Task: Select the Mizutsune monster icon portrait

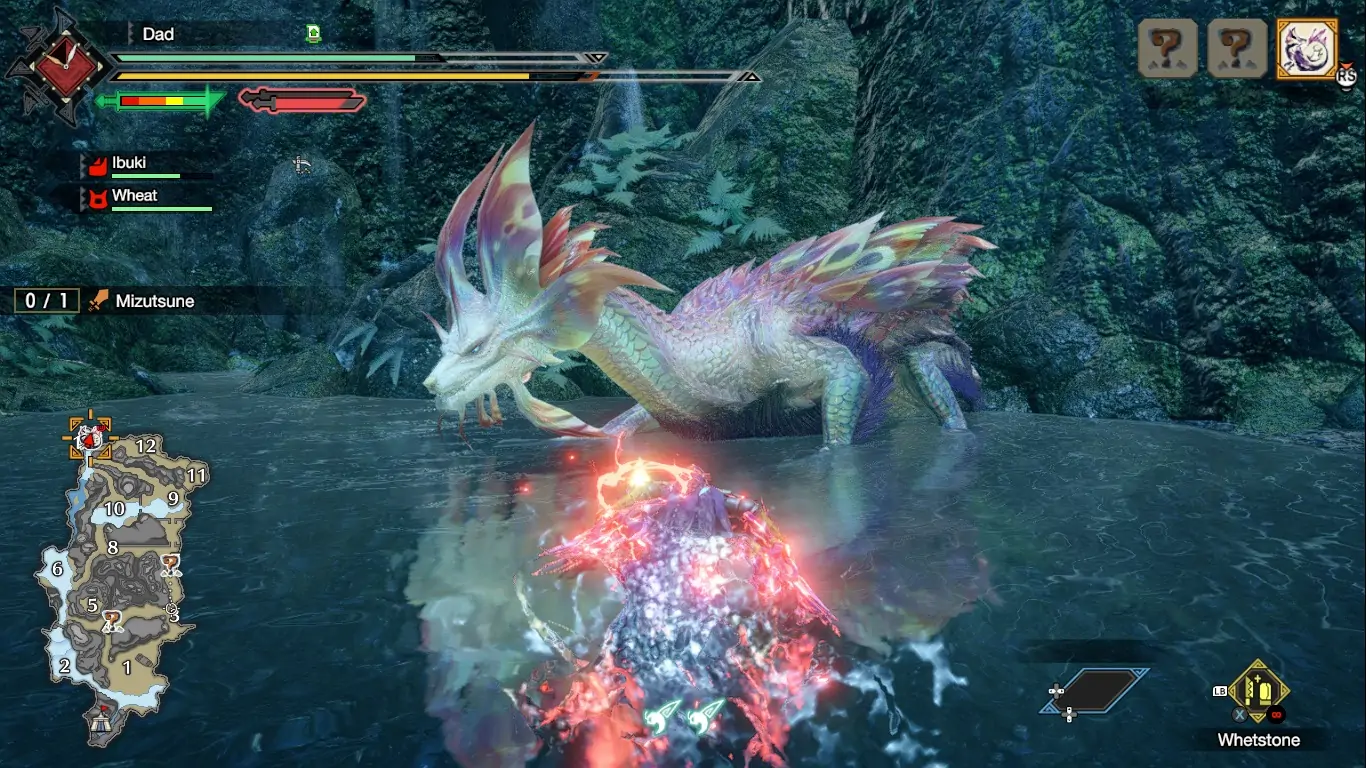Action: point(1307,48)
